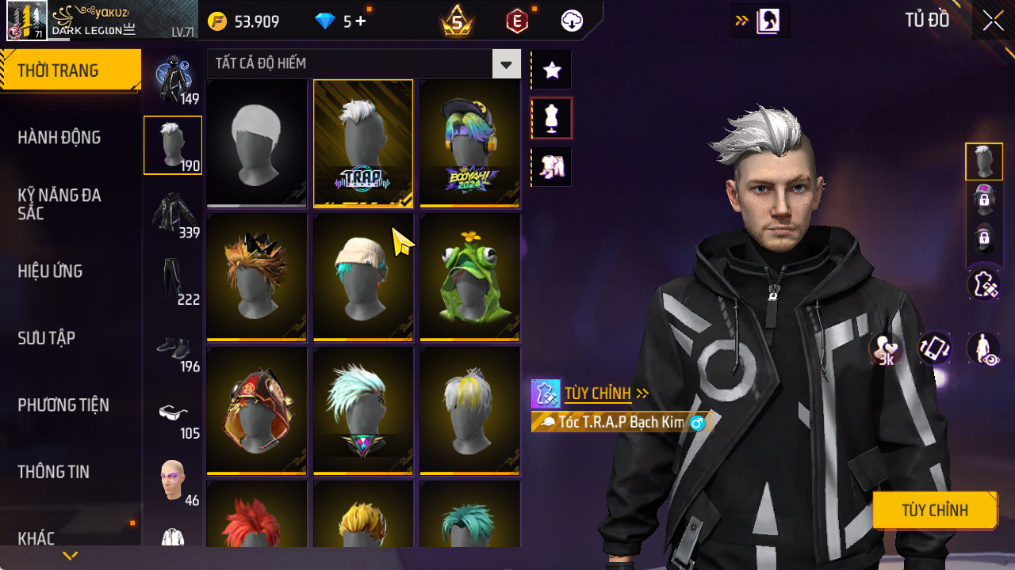Select the HIỆU ỨNG tab
This screenshot has width=1015, height=570.
pos(51,271)
